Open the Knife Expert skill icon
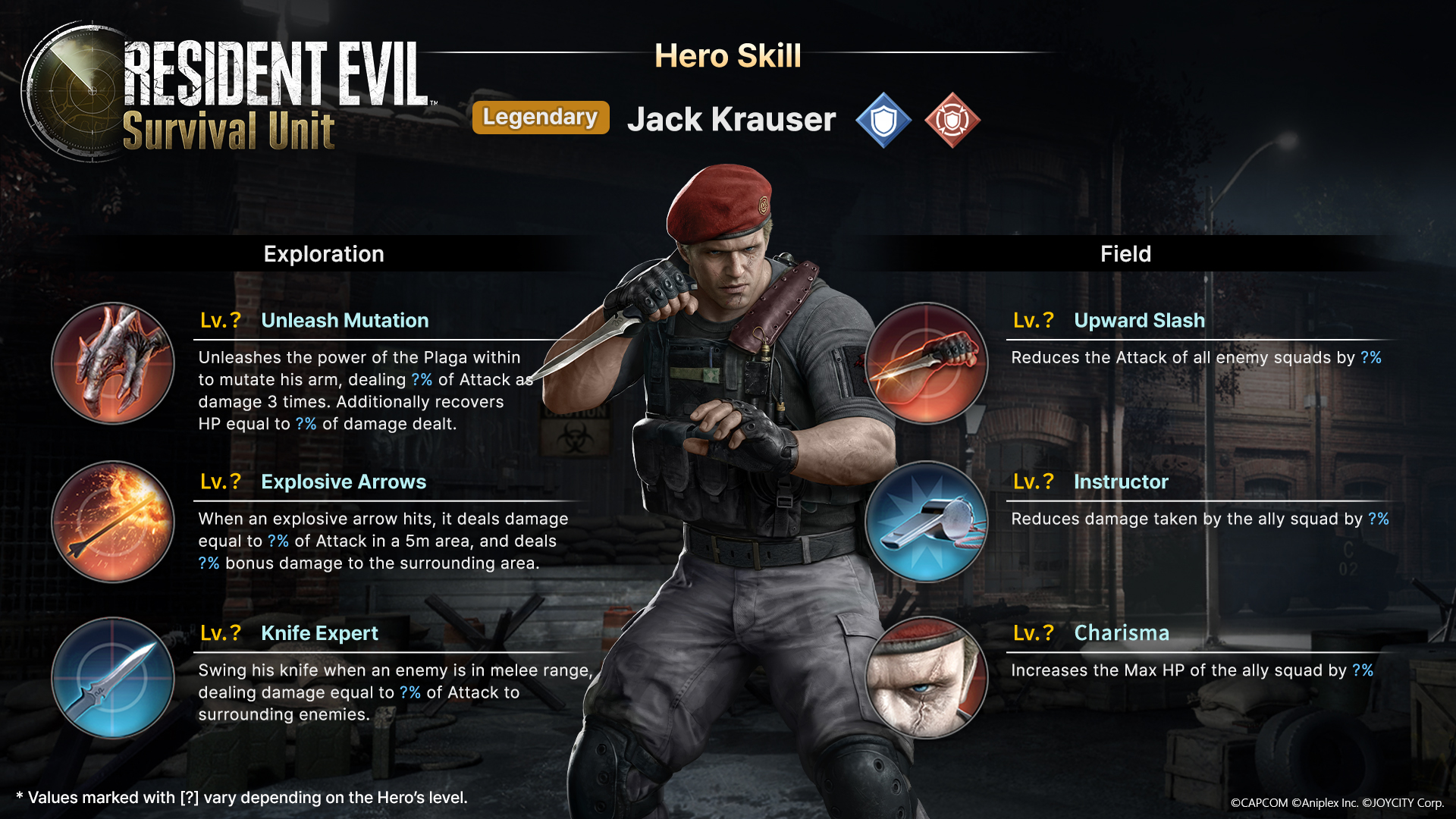1456x819 pixels. tap(113, 677)
